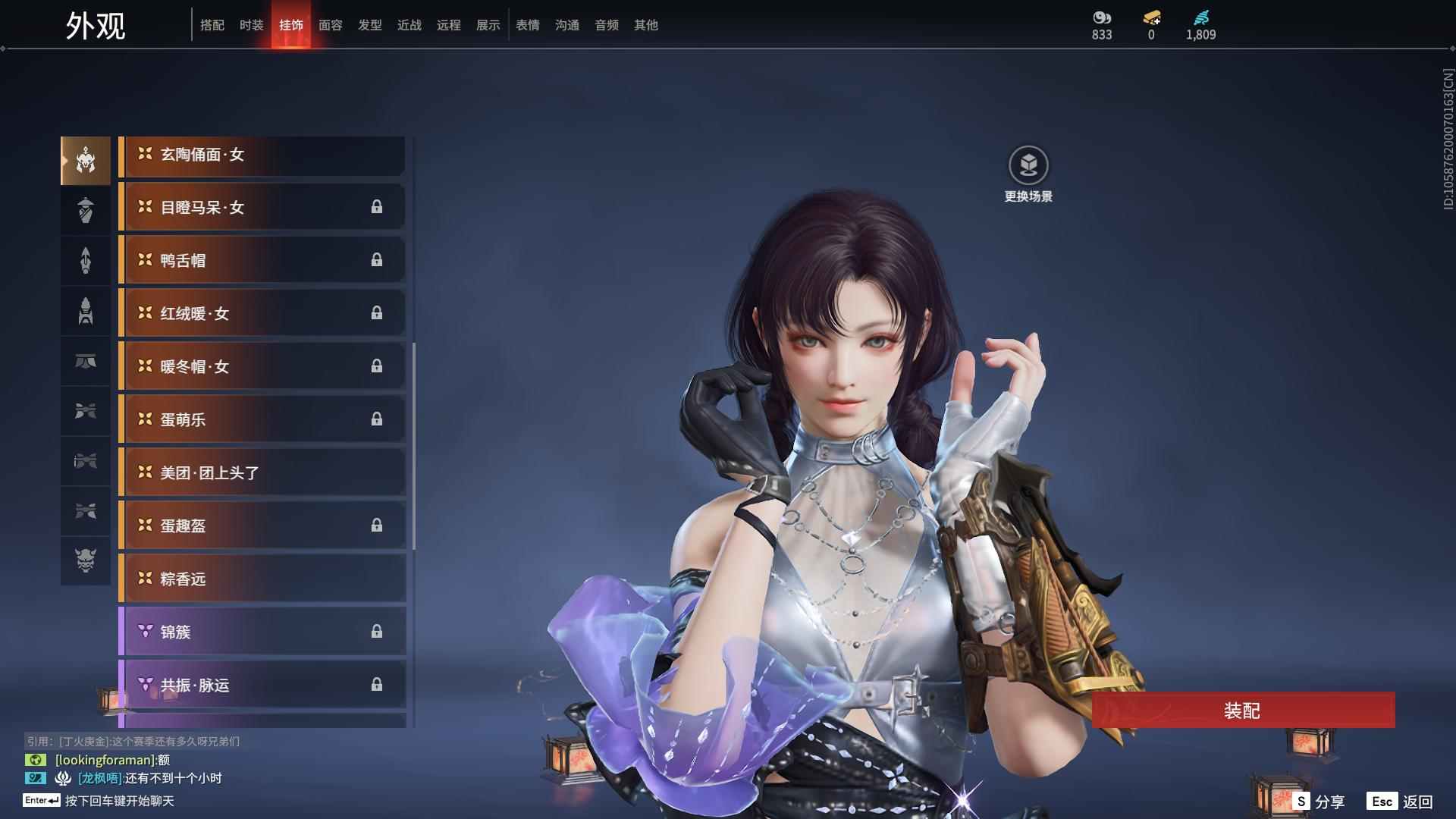1456x819 pixels.
Task: Select the 玄陶俑面·女 accessory
Action: (x=262, y=155)
